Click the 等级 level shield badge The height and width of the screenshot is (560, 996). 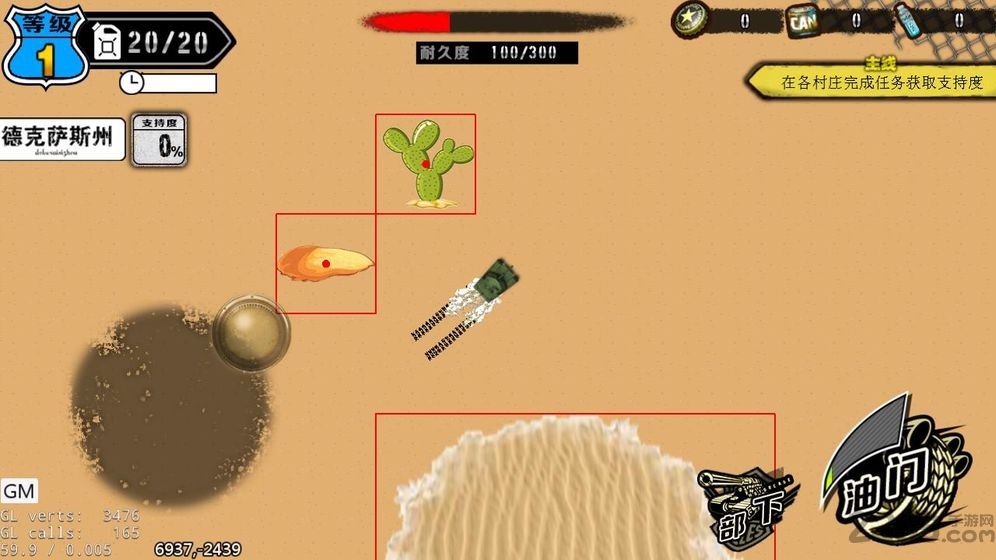(x=42, y=47)
